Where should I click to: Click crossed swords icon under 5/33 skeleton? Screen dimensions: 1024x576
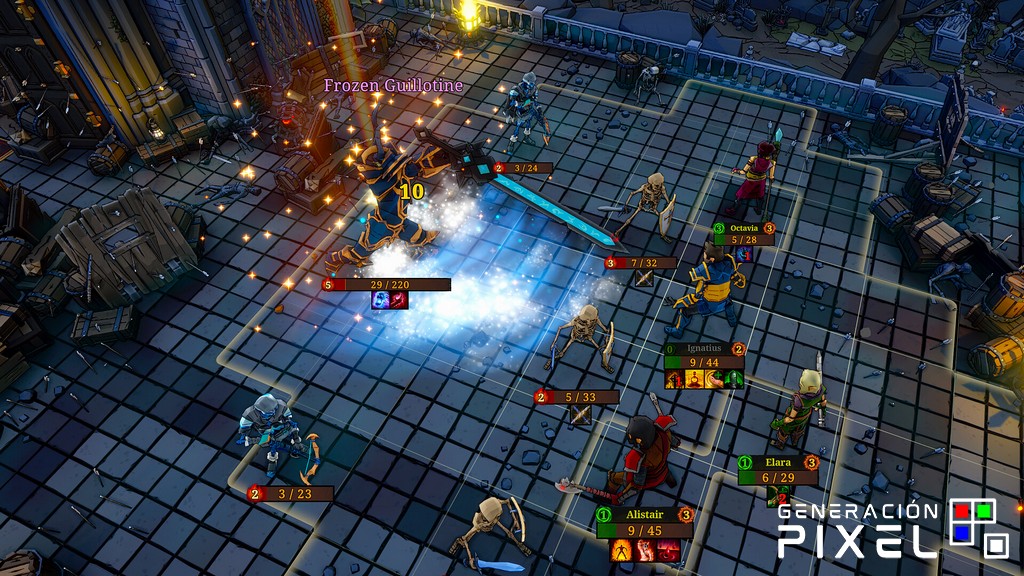click(580, 414)
